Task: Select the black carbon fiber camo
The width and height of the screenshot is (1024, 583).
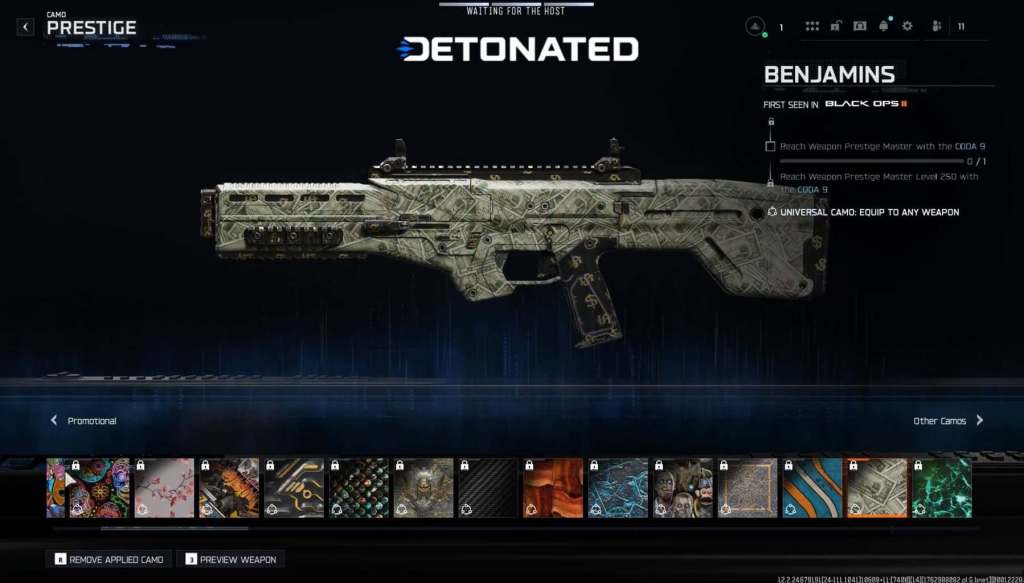Action: tap(488, 488)
